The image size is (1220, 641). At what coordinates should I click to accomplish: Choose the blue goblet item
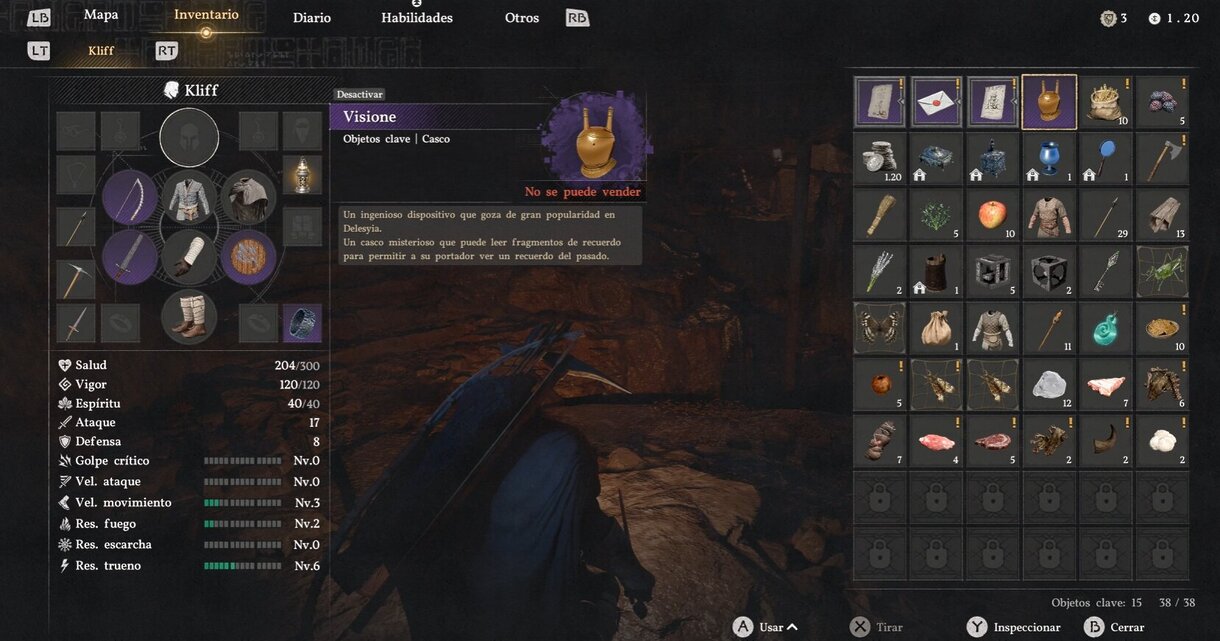coord(1049,159)
